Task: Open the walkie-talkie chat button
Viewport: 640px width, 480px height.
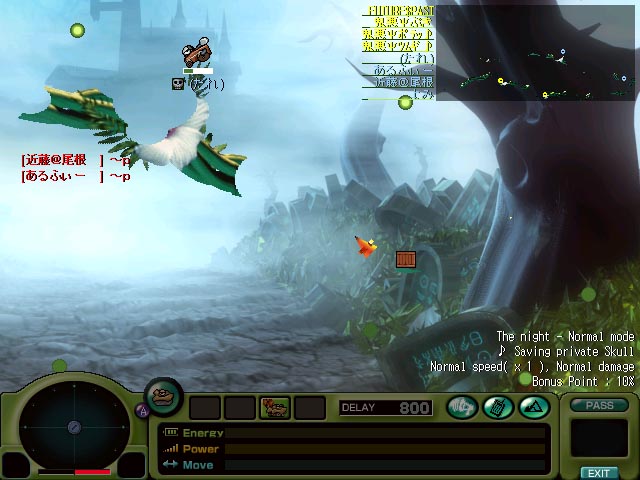Action: [x=497, y=407]
